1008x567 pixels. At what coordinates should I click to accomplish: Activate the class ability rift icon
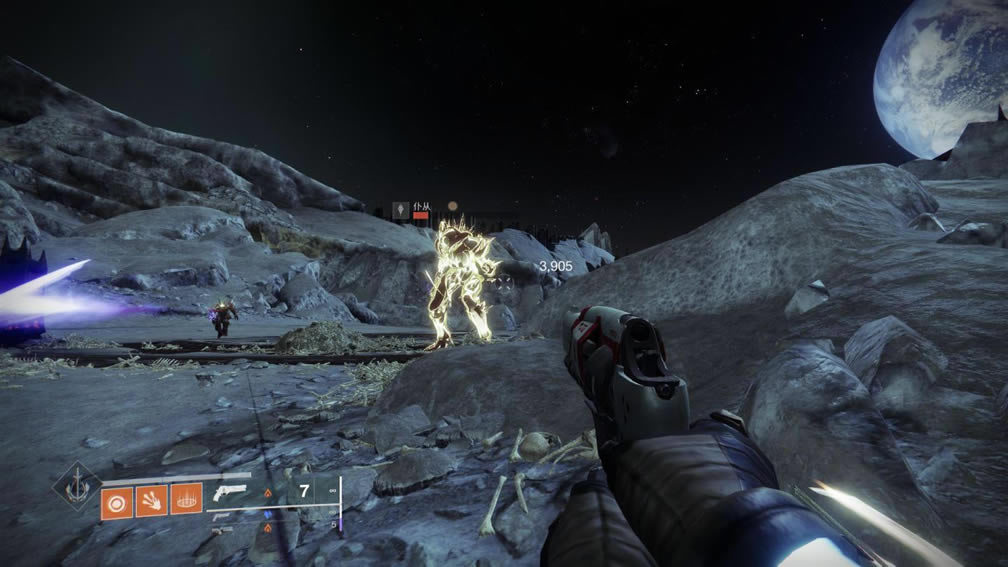(186, 498)
